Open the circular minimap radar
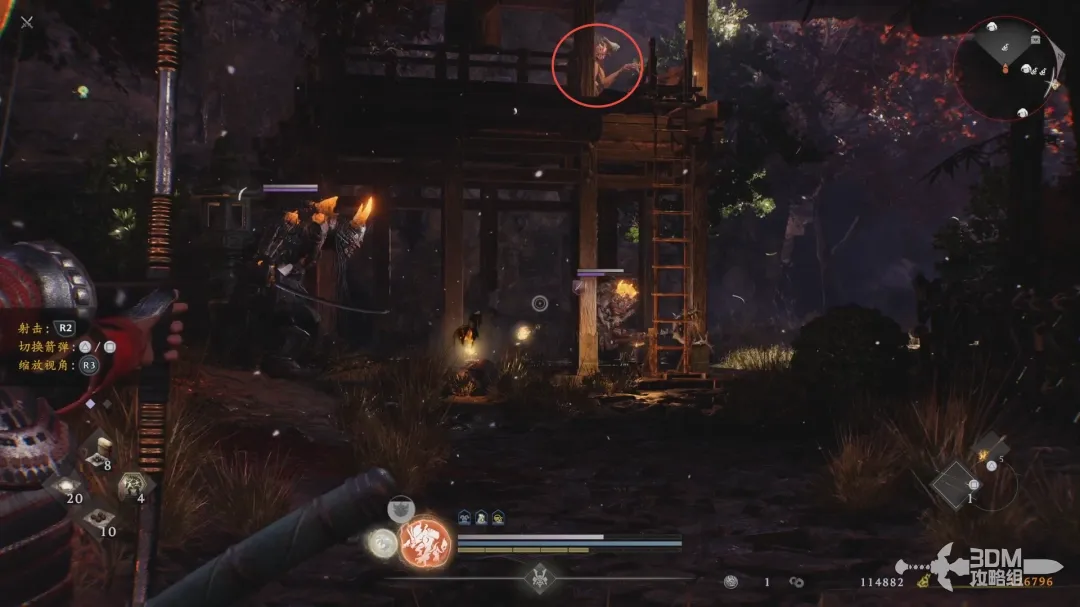 point(1003,68)
